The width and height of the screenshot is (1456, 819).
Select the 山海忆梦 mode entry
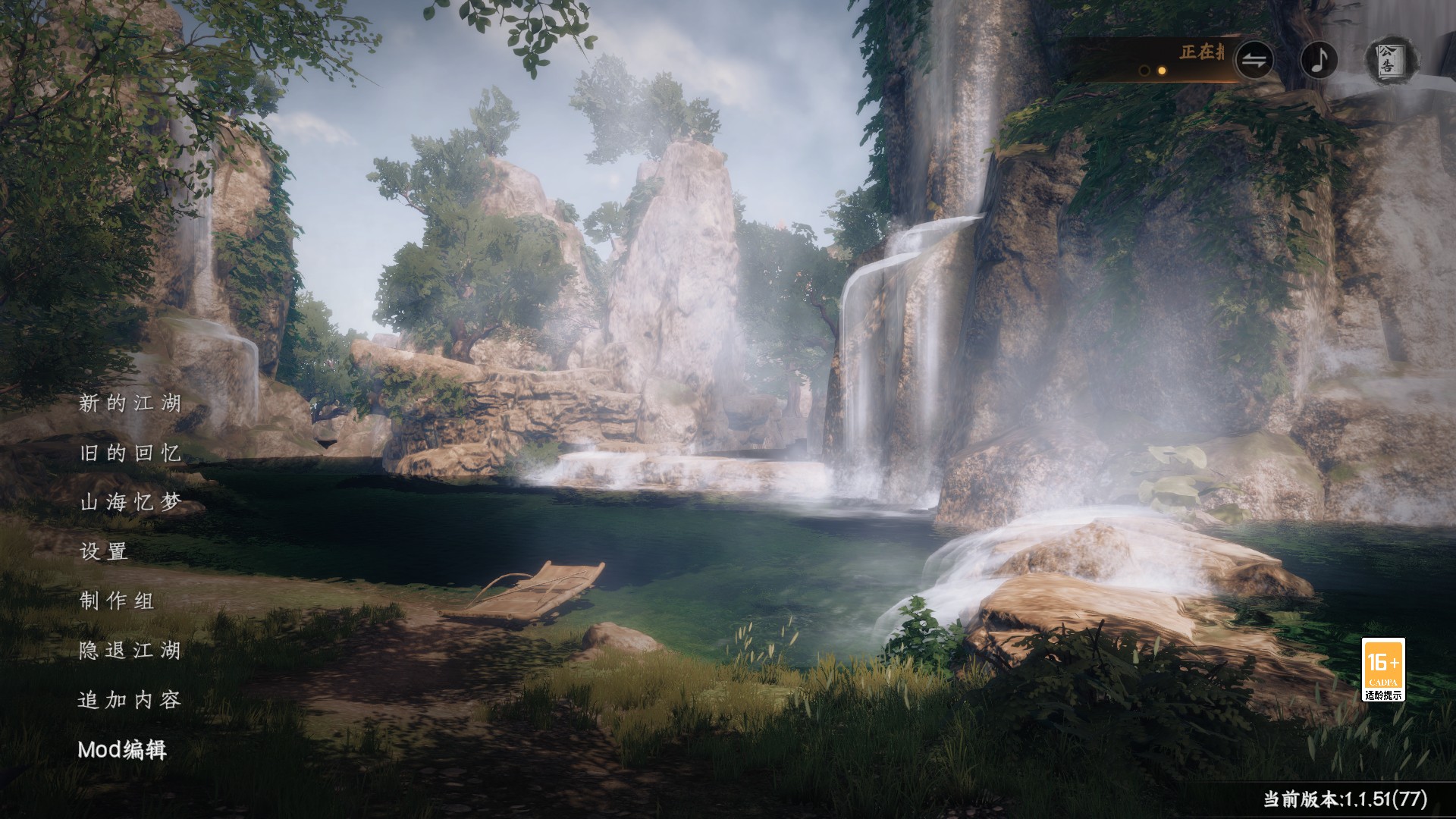point(130,504)
